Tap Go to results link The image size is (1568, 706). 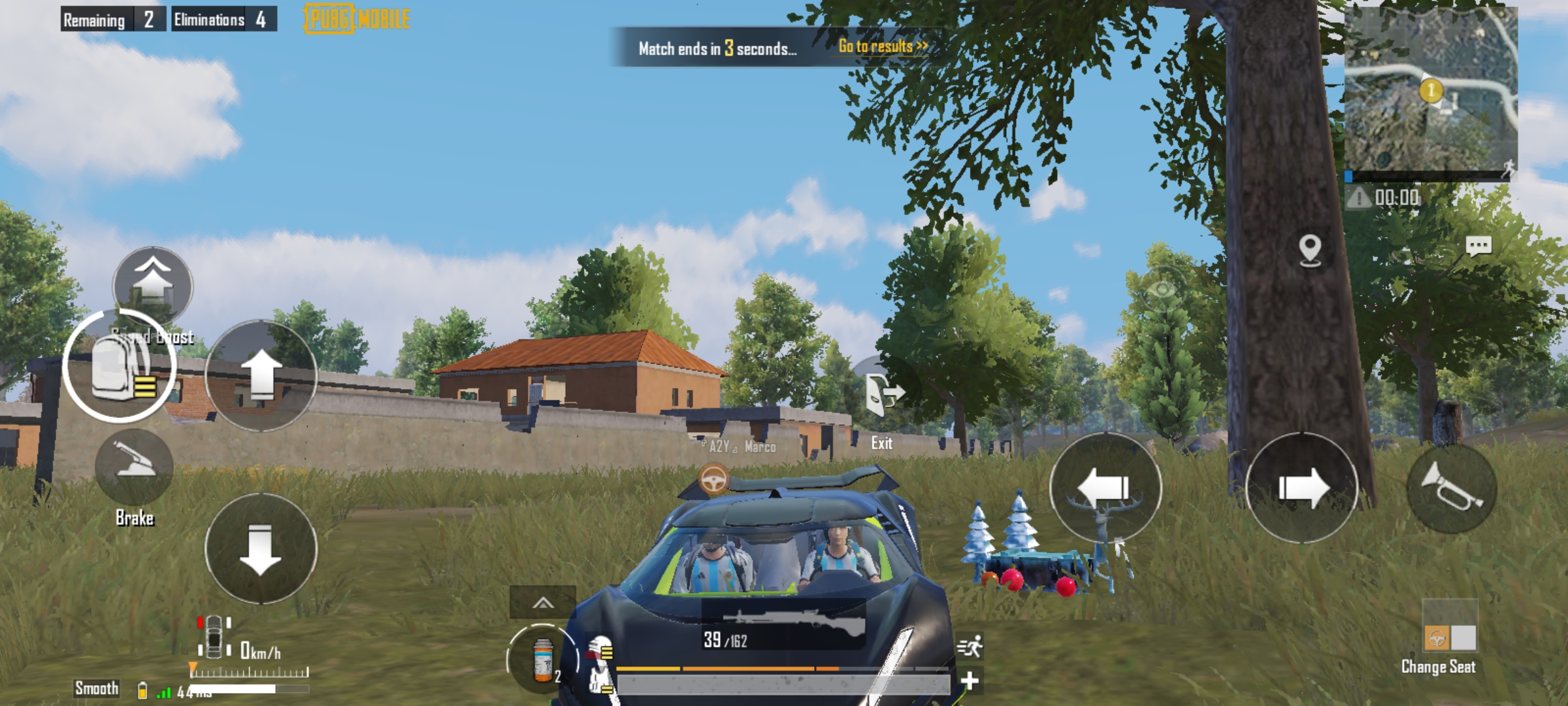click(882, 46)
